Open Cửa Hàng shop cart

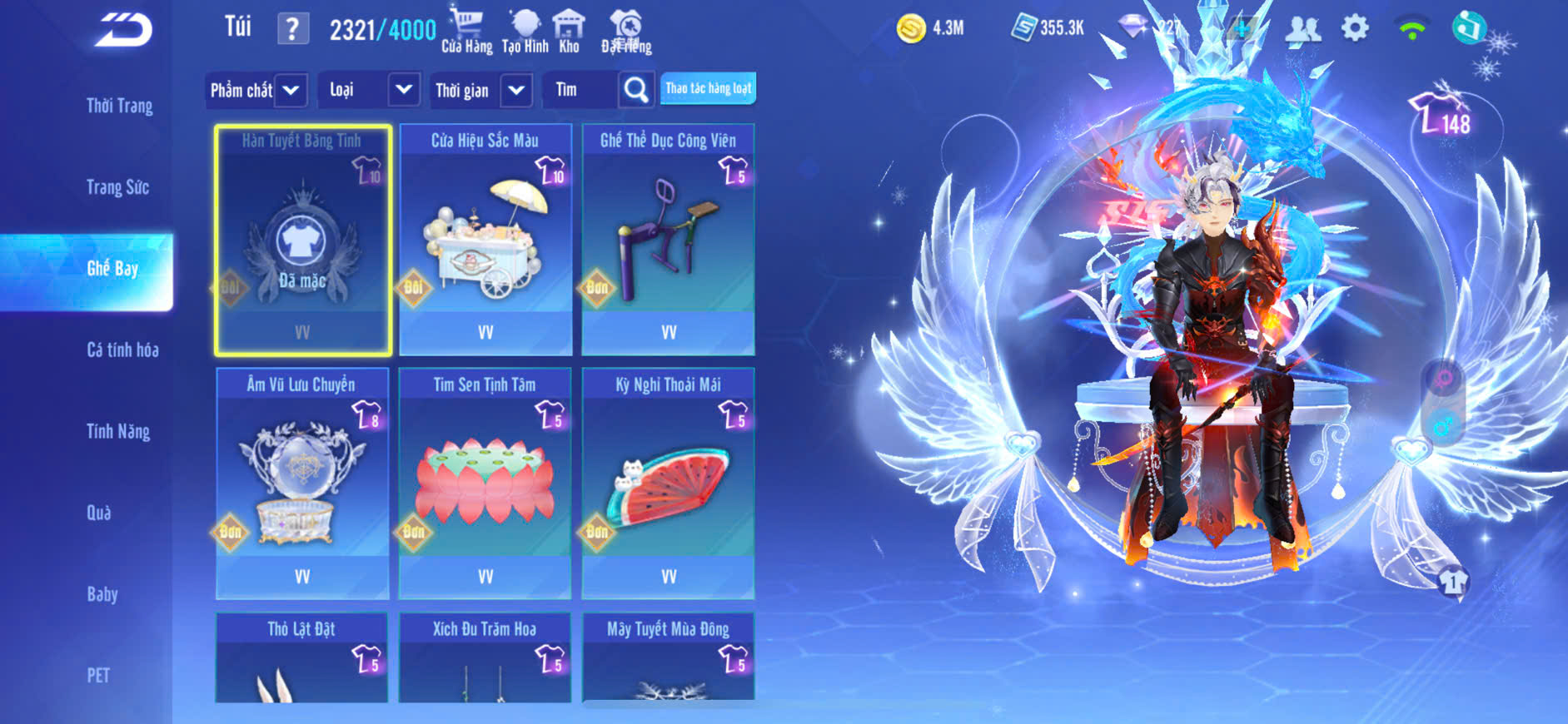tap(466, 30)
